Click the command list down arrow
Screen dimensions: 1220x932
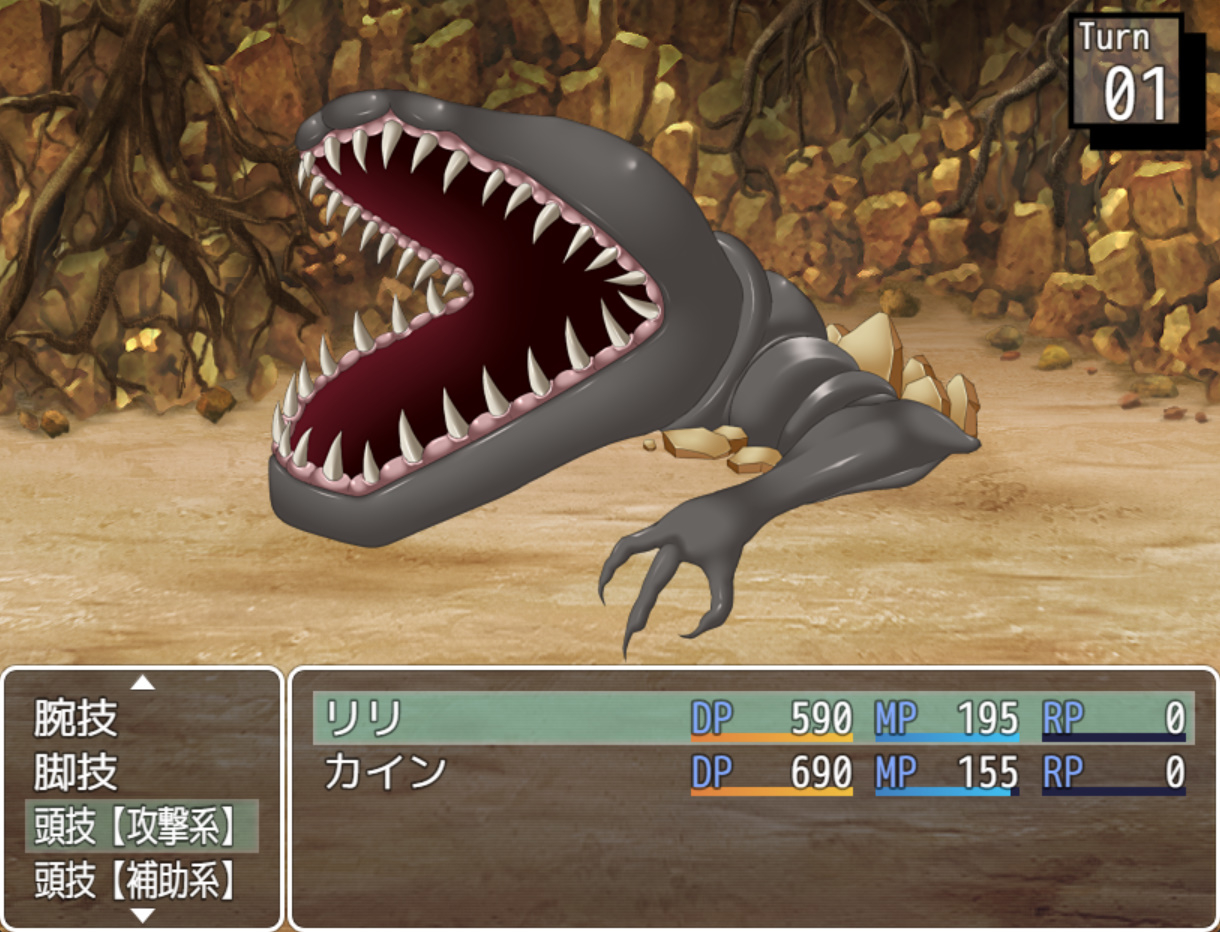click(x=143, y=914)
